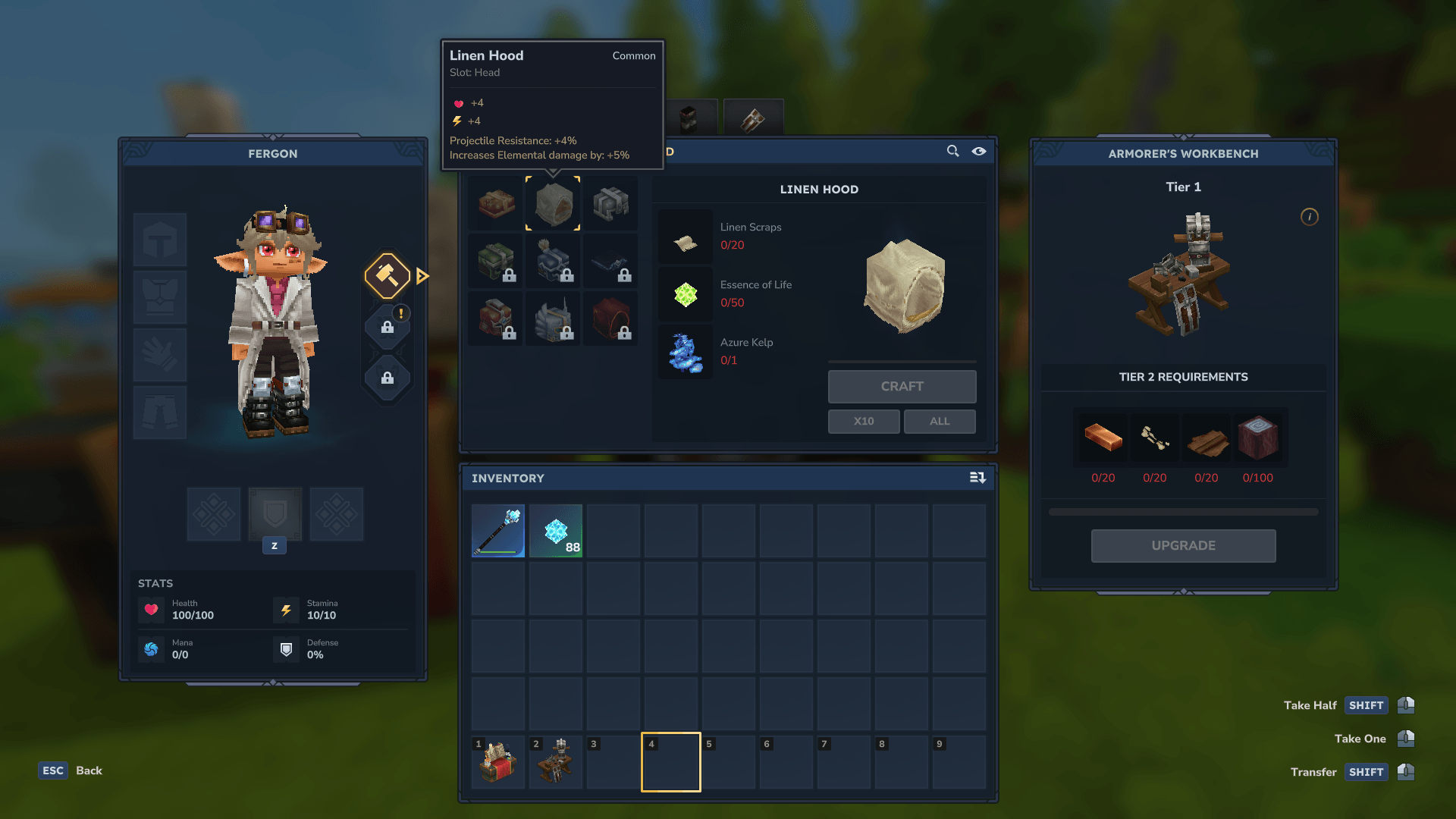Select the Essence of Life ingredient
This screenshot has width=1456, height=819.
click(x=686, y=294)
